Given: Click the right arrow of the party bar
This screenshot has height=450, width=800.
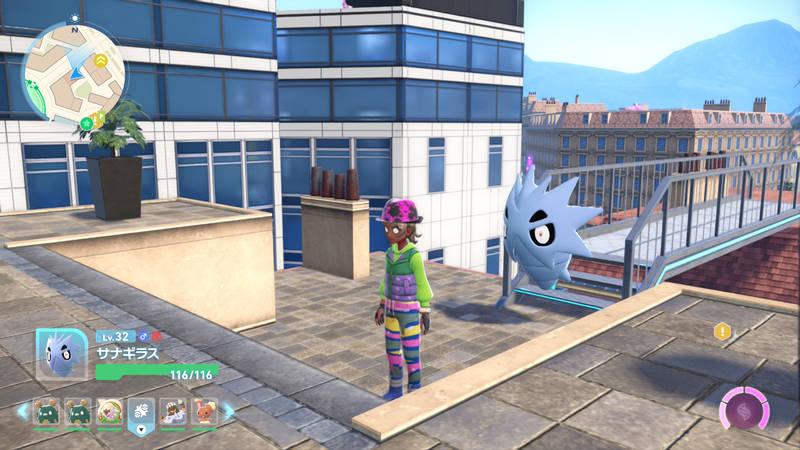Looking at the screenshot, I should click(x=228, y=411).
